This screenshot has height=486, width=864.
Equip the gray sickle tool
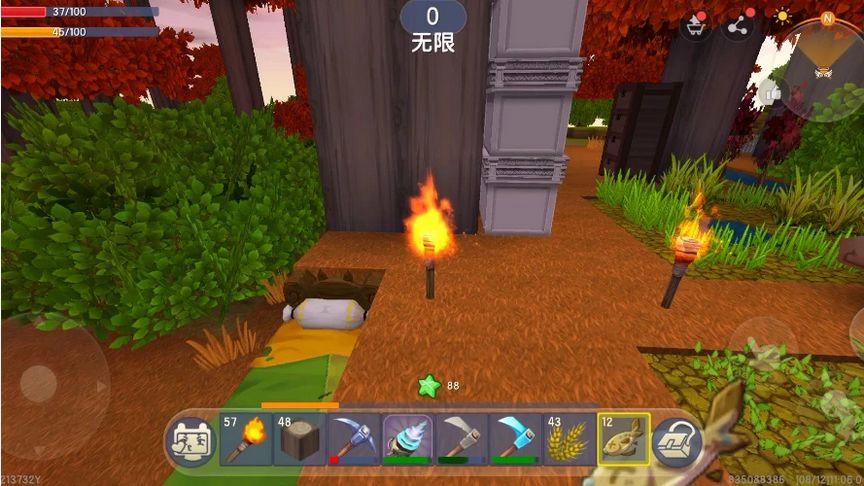pos(462,439)
